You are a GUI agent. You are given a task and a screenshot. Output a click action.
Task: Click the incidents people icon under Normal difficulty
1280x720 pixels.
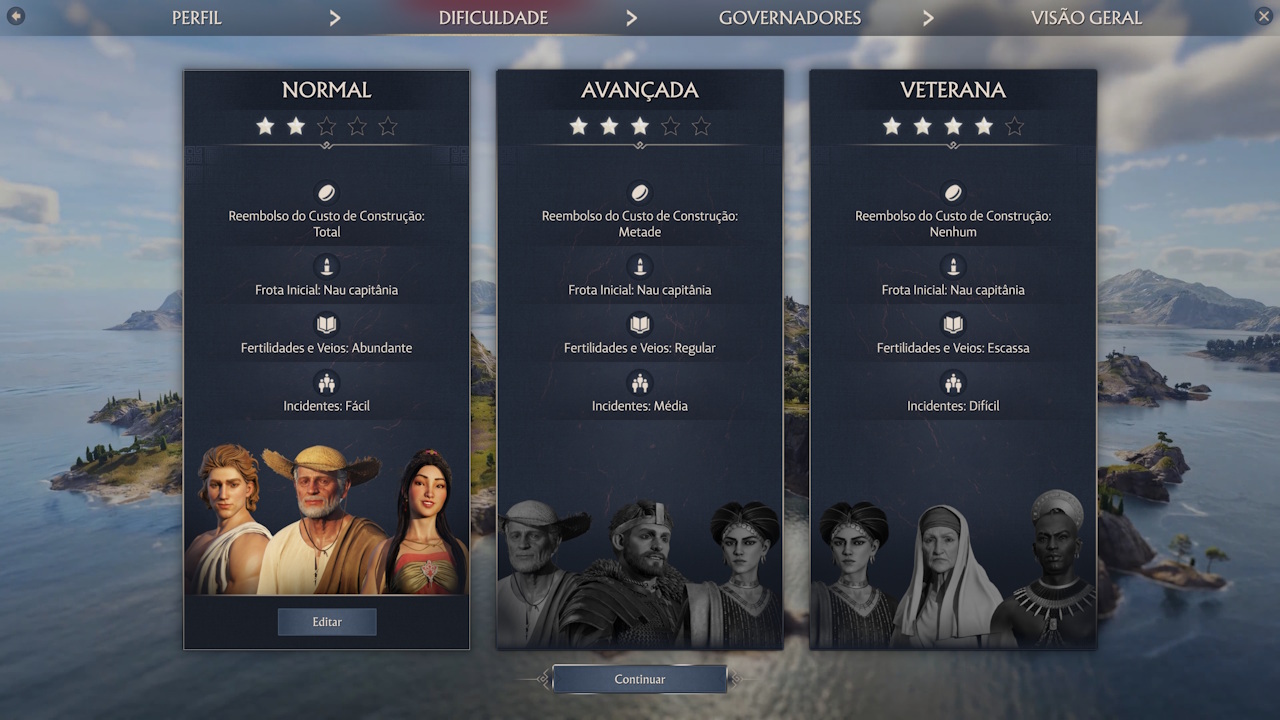tap(326, 383)
